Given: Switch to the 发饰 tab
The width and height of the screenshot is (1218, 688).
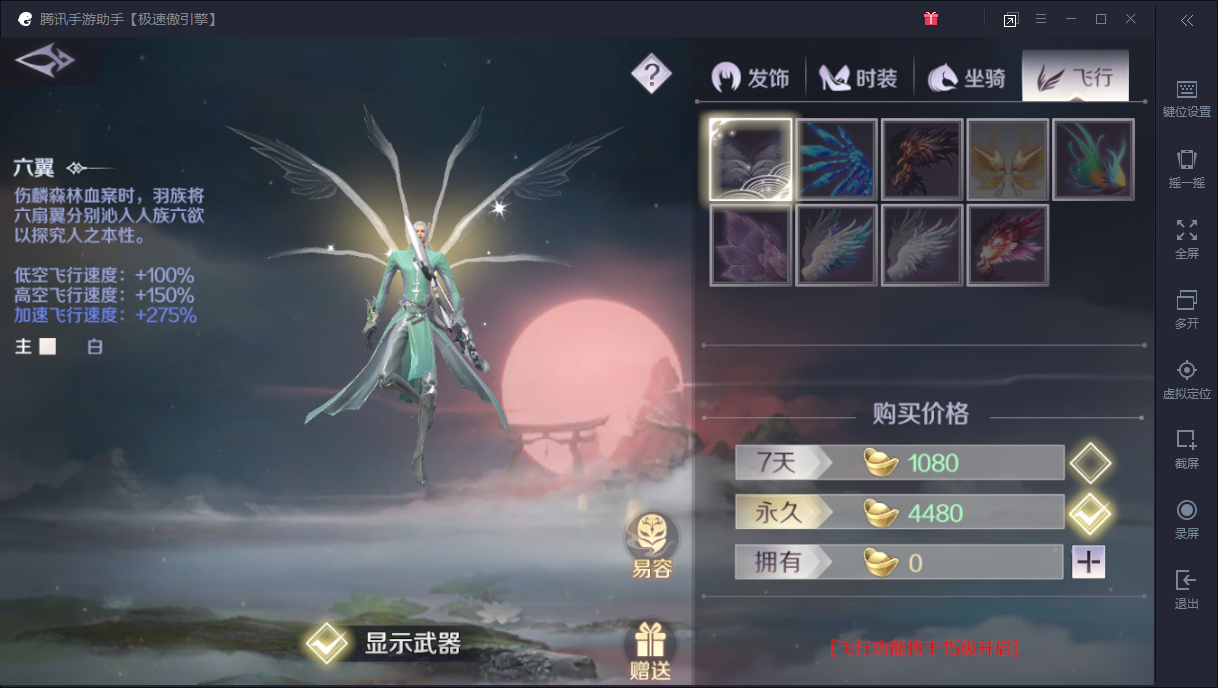Looking at the screenshot, I should [x=751, y=78].
